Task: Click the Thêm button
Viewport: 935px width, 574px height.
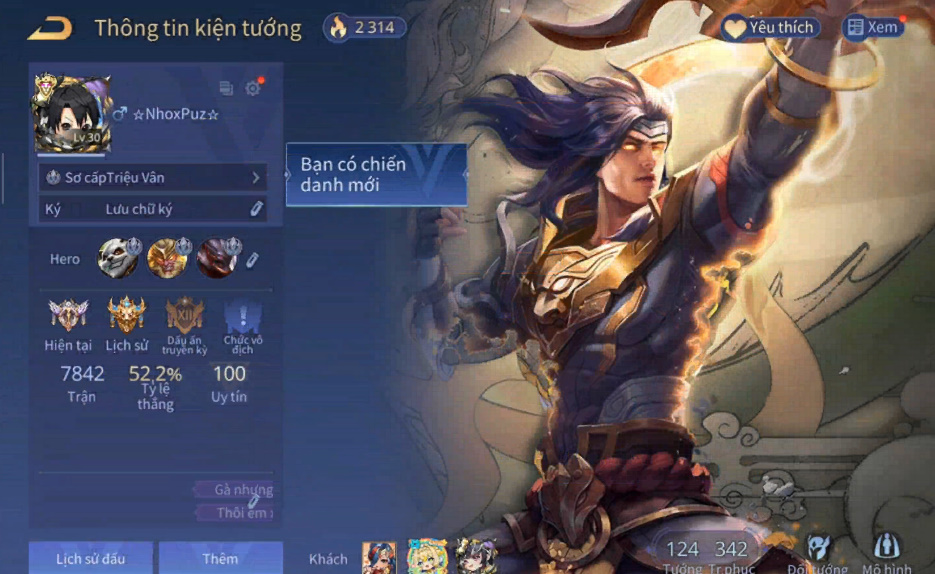Action: (x=220, y=558)
